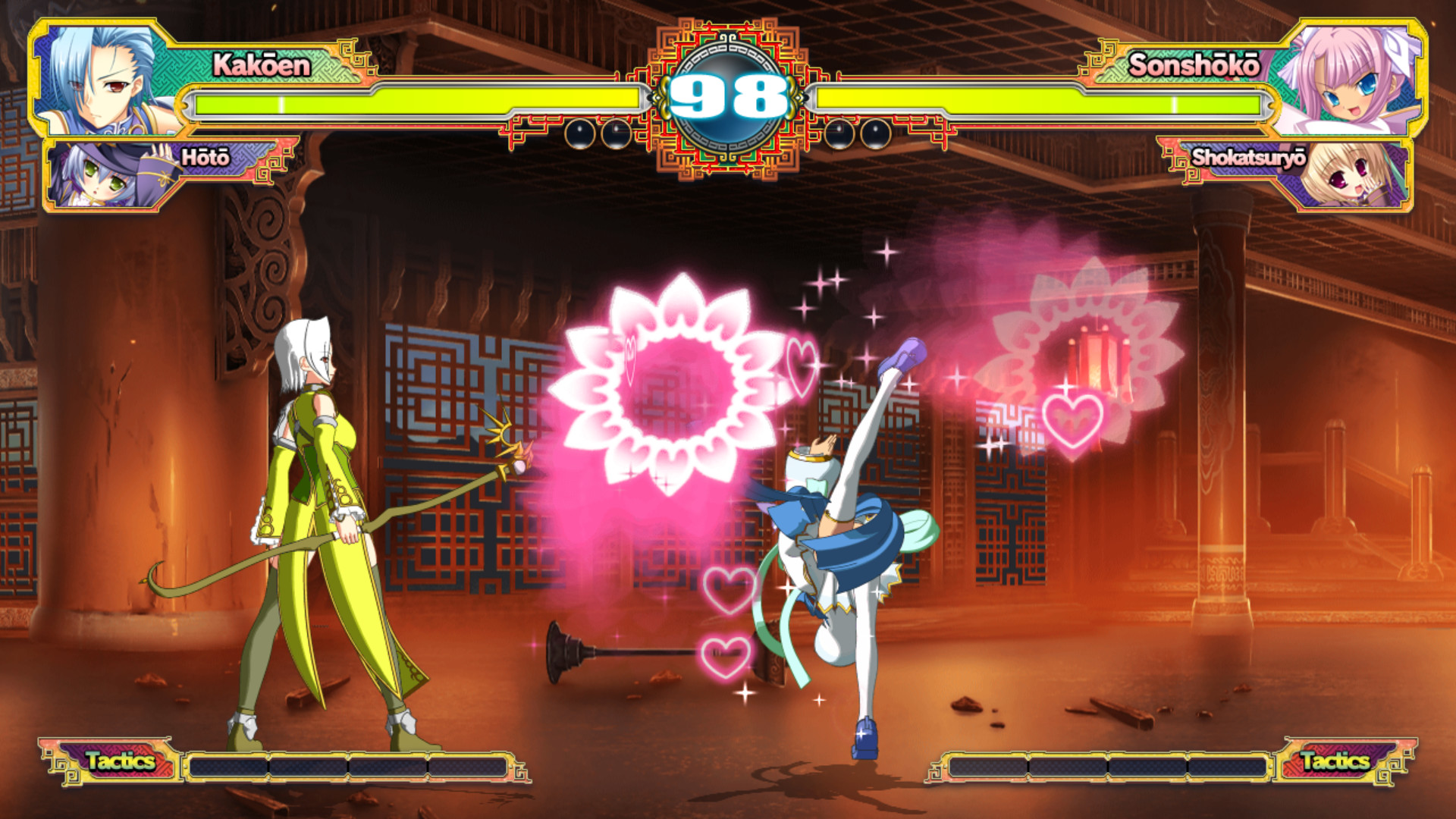The image size is (1456, 819).
Task: Select Shokatsuryō's partner portrait icon
Action: click(1354, 178)
